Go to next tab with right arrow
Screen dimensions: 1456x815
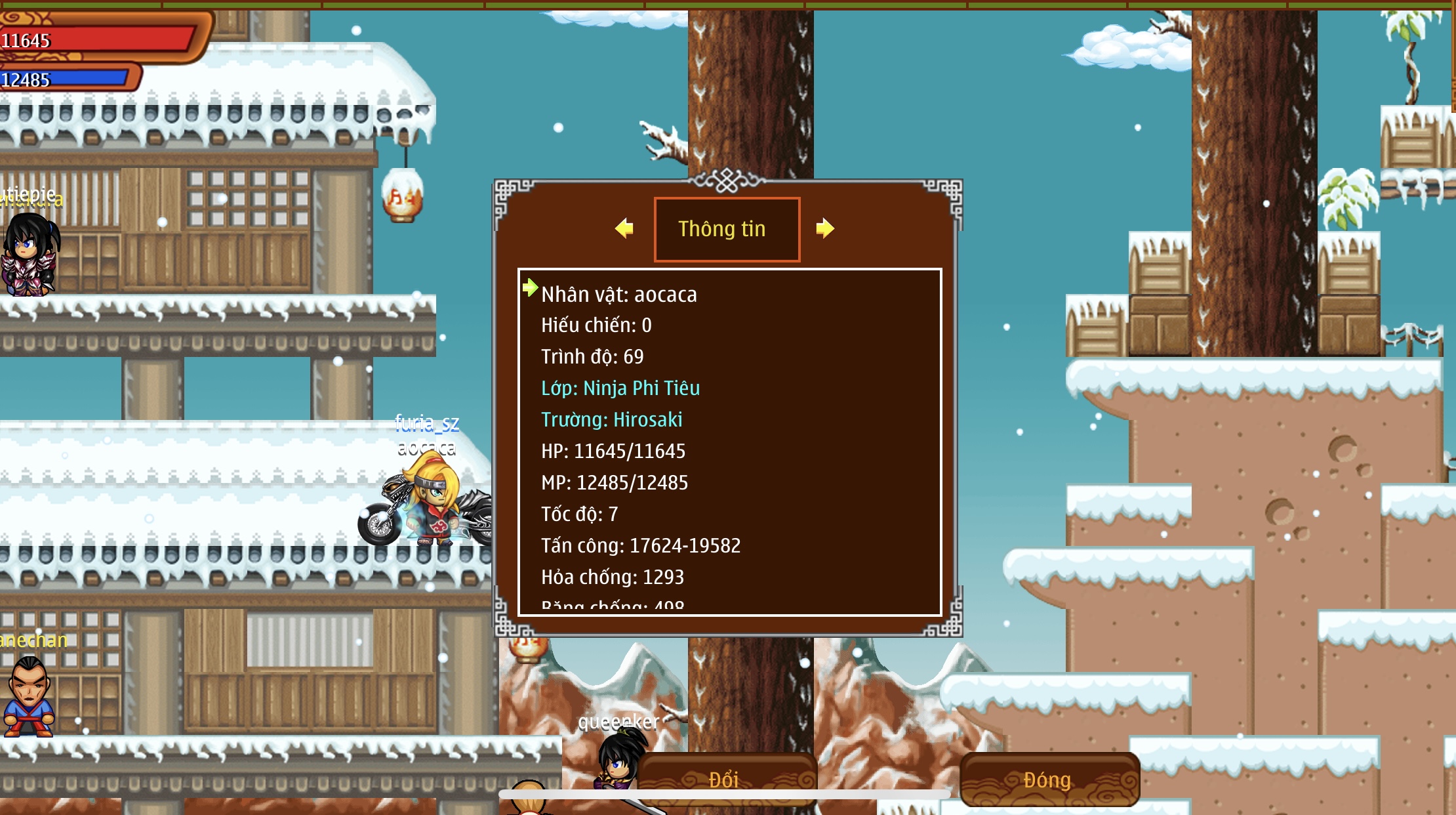click(x=824, y=228)
